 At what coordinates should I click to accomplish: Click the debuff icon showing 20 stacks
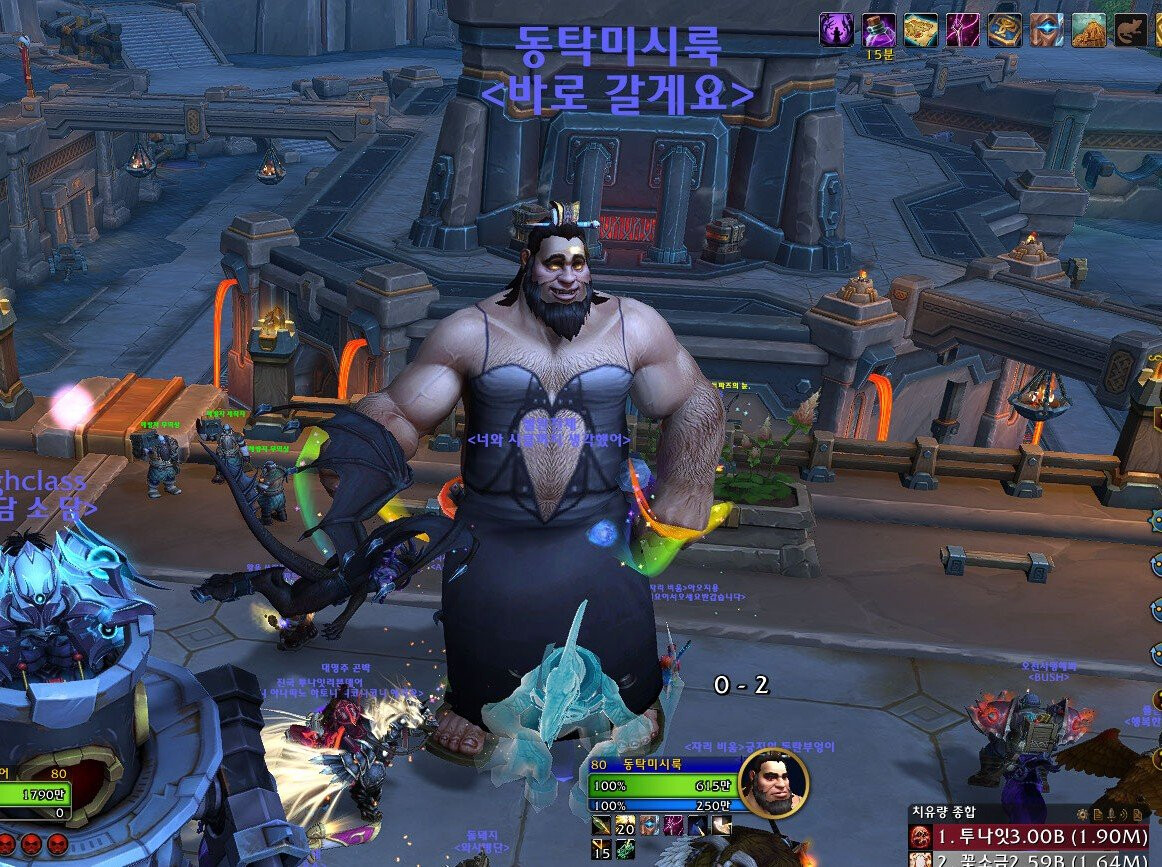(625, 826)
